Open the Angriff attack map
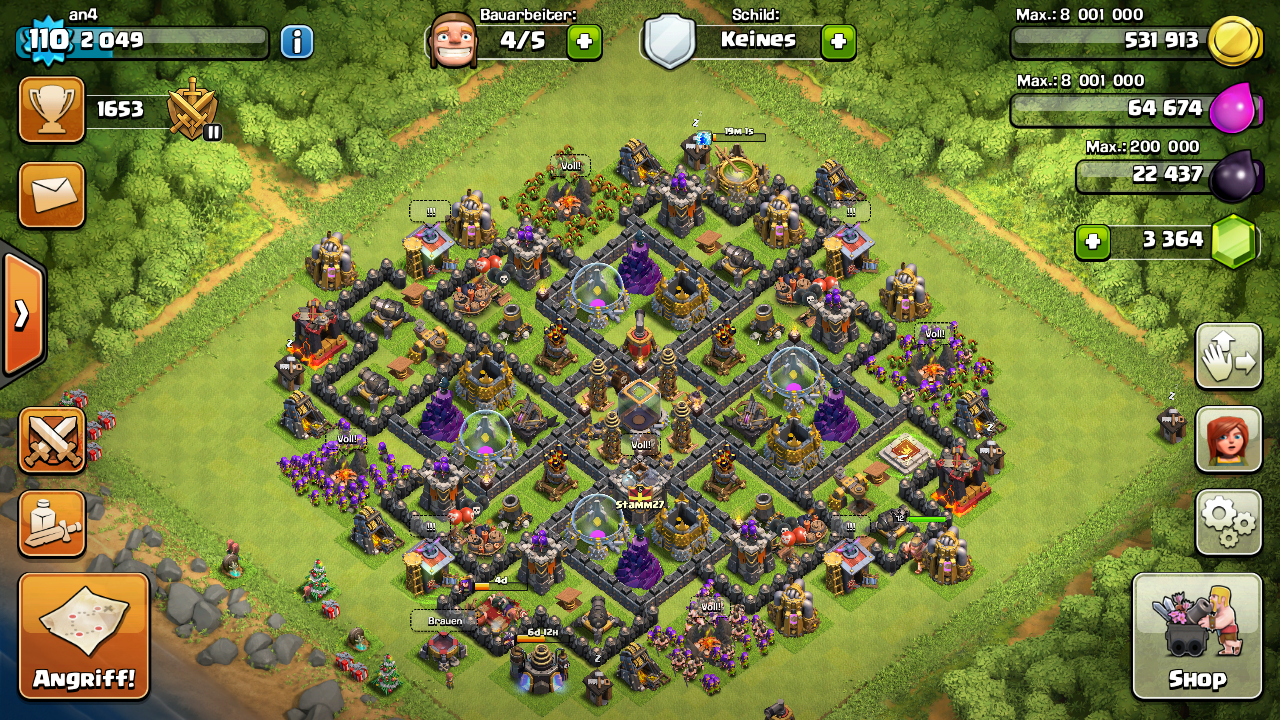 click(x=84, y=634)
